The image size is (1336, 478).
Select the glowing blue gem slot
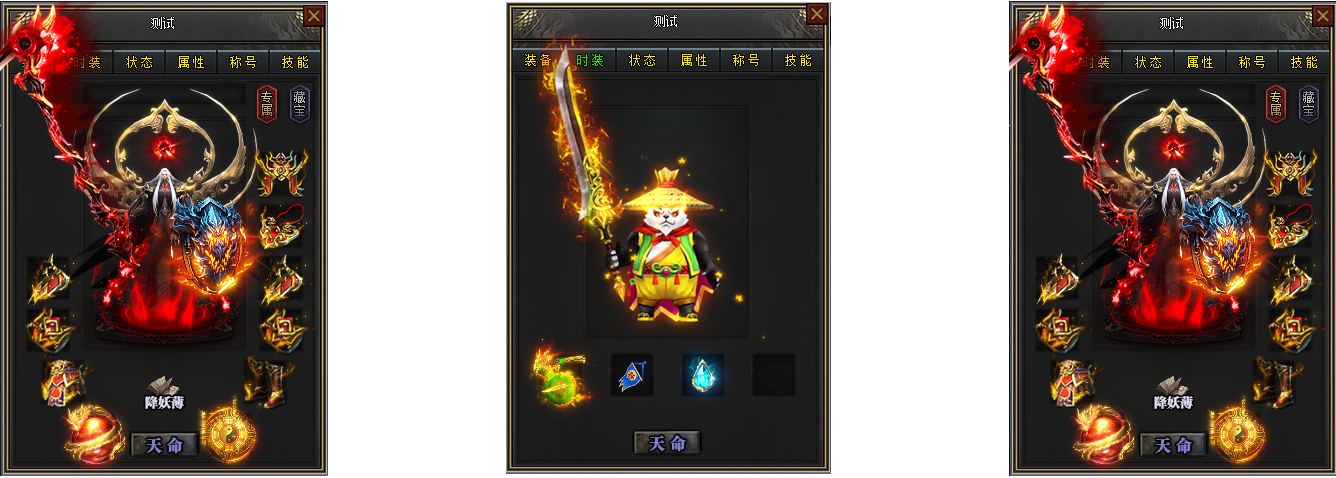[702, 376]
